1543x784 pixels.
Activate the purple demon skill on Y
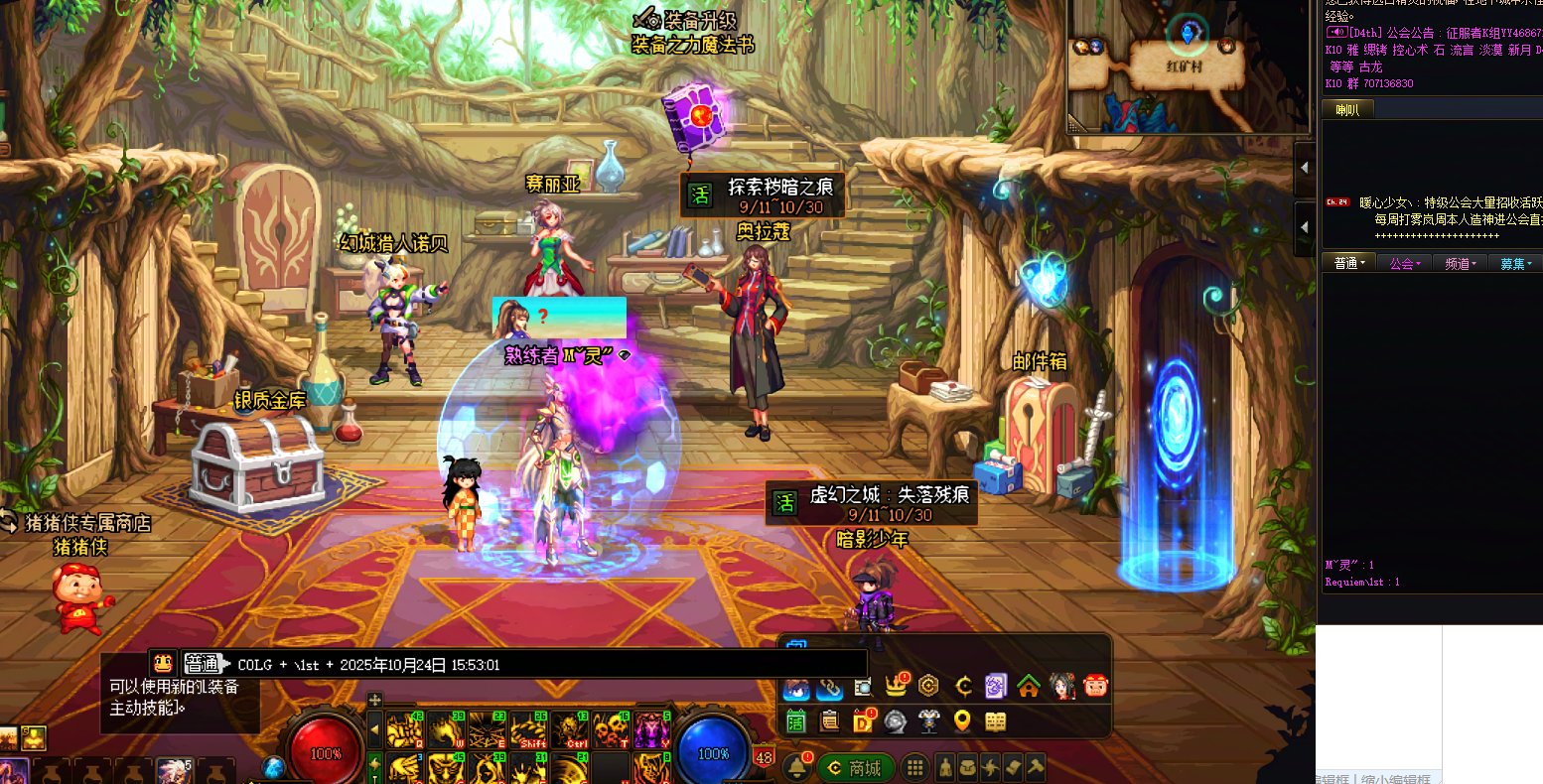click(651, 729)
